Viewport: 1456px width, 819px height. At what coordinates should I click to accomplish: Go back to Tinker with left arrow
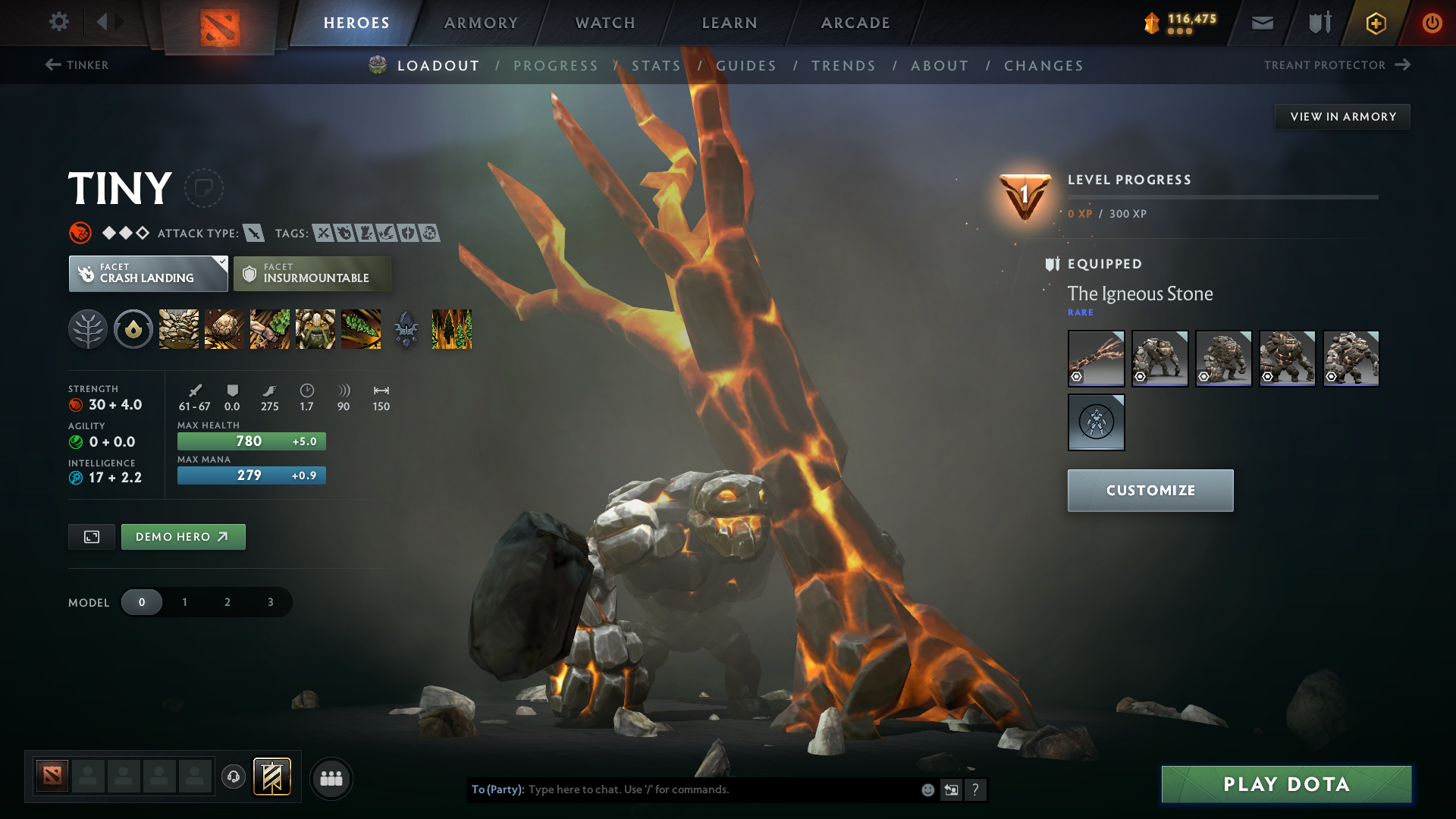tap(52, 65)
